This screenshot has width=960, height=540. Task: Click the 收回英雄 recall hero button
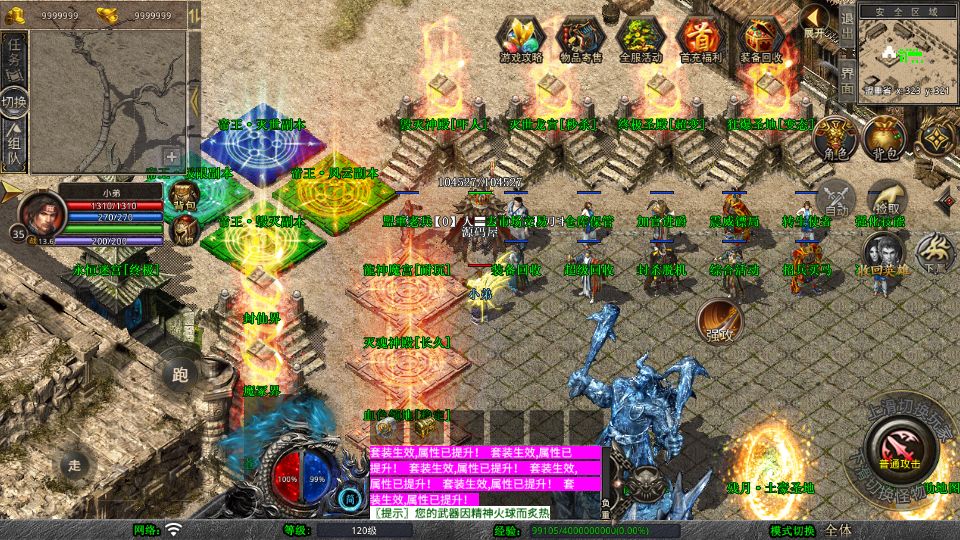[x=882, y=252]
